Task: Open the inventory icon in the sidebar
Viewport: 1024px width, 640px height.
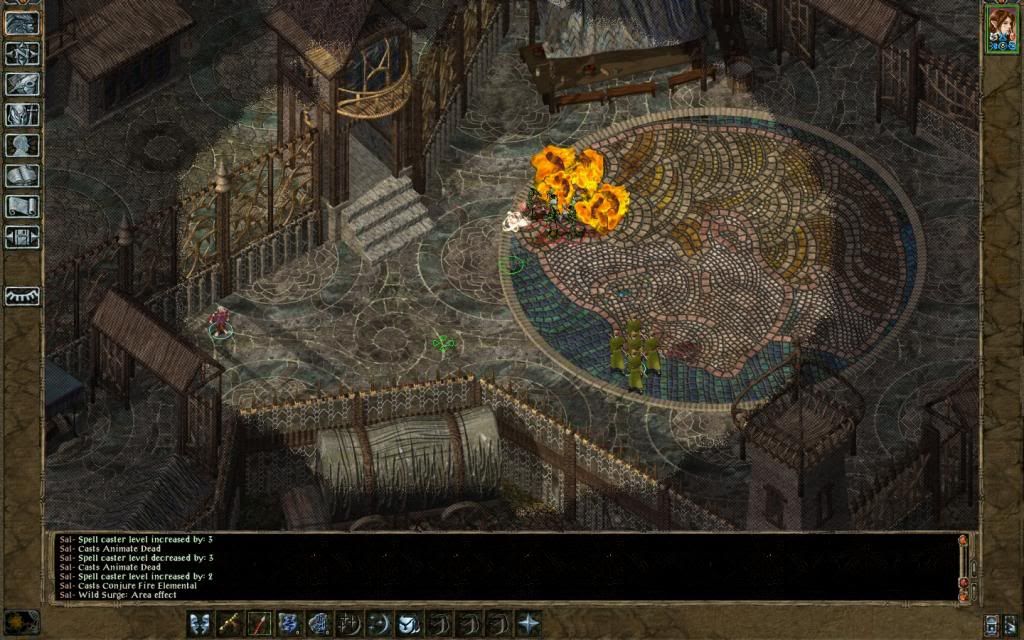Action: [22, 114]
